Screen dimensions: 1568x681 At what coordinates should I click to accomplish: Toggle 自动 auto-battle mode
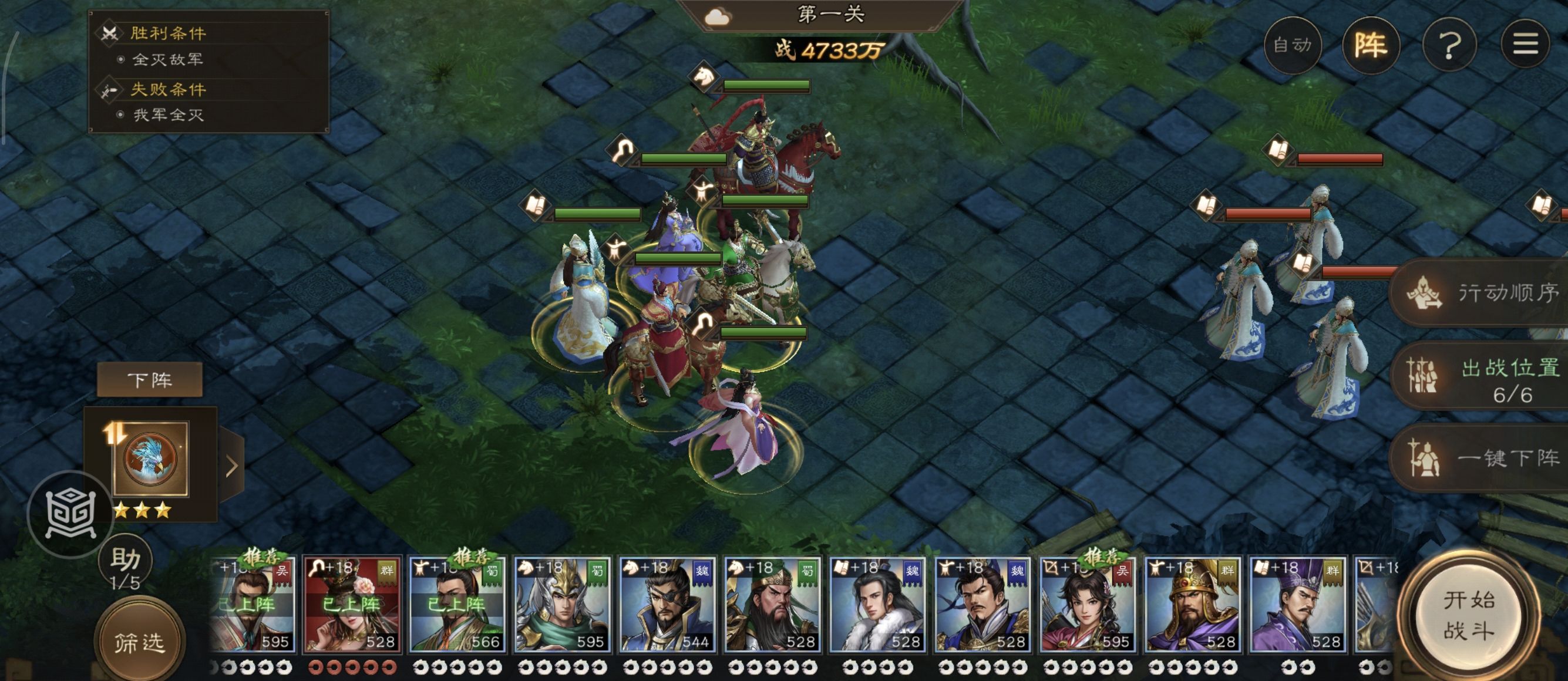(x=1292, y=45)
